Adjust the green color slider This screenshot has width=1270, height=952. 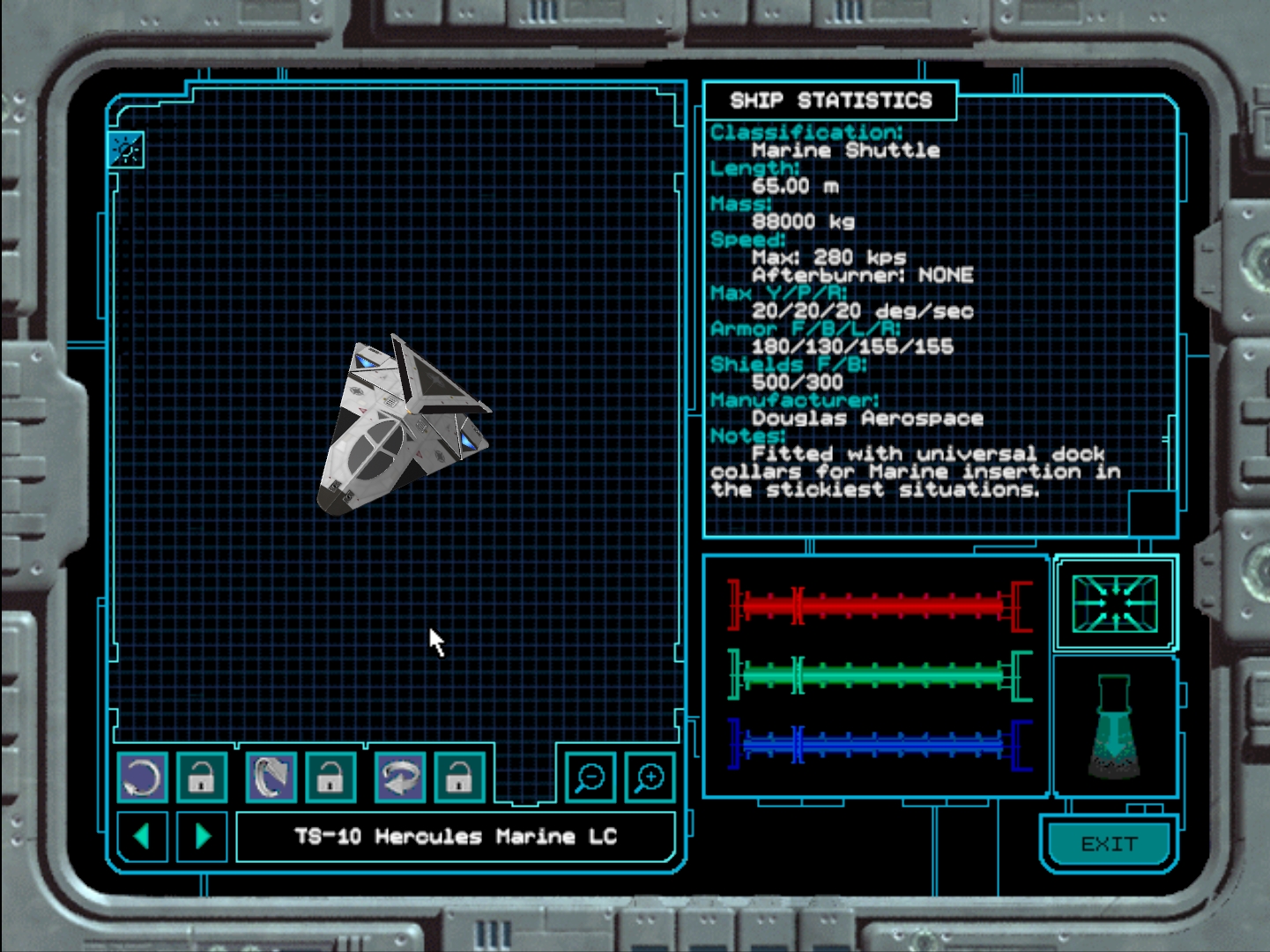coord(879,676)
